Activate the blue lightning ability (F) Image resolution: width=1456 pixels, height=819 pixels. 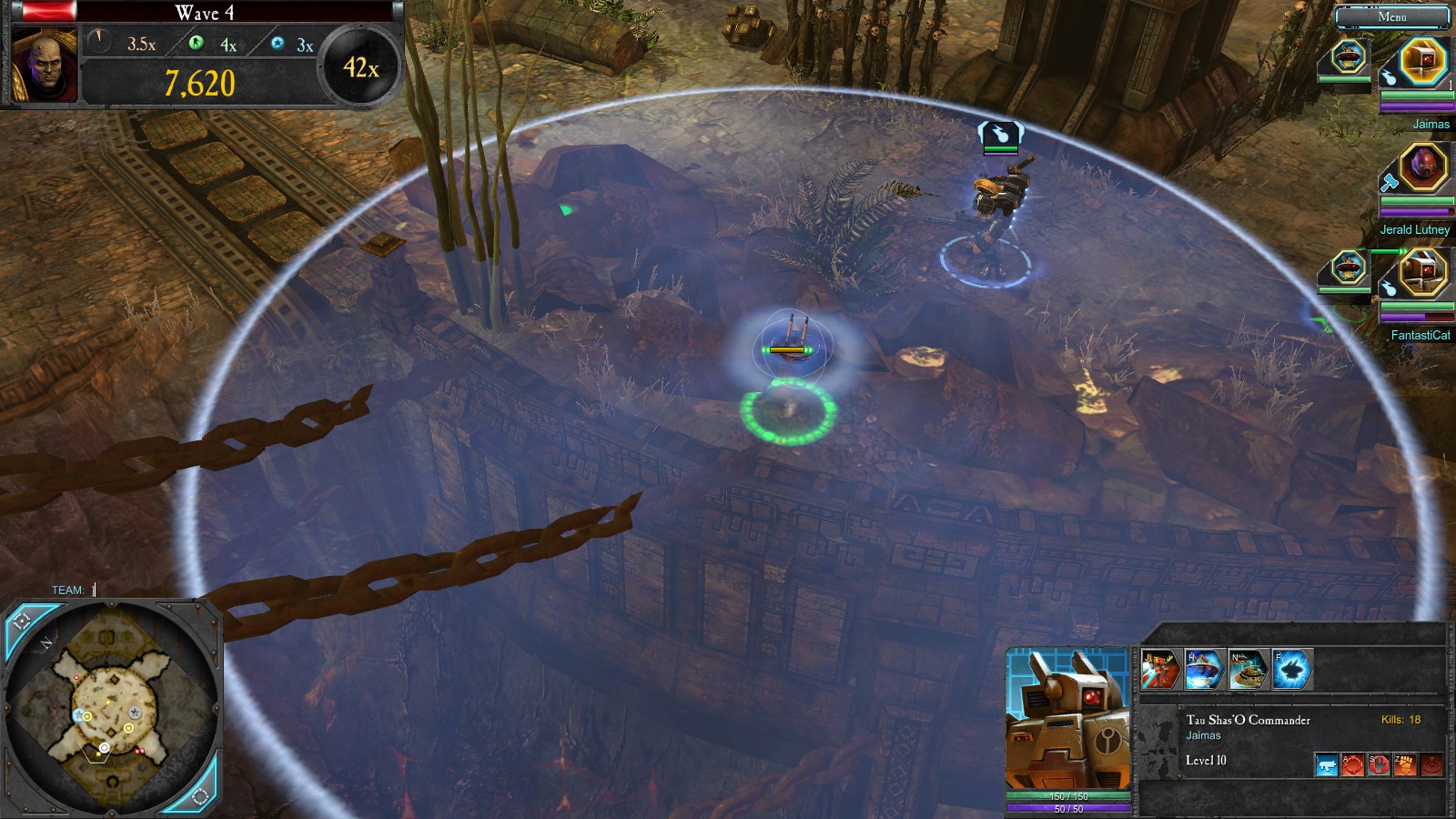[1291, 670]
